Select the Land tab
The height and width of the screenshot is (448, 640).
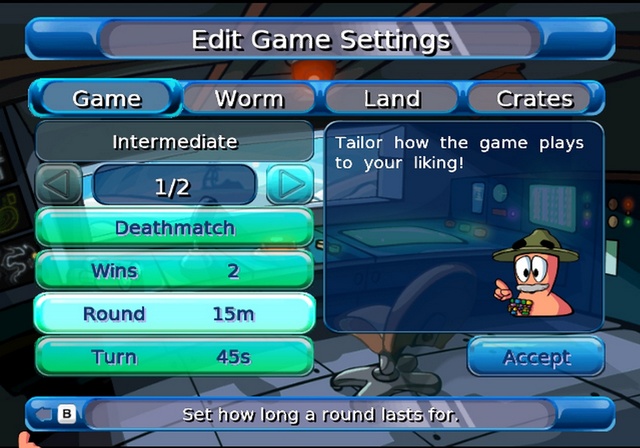tap(392, 99)
